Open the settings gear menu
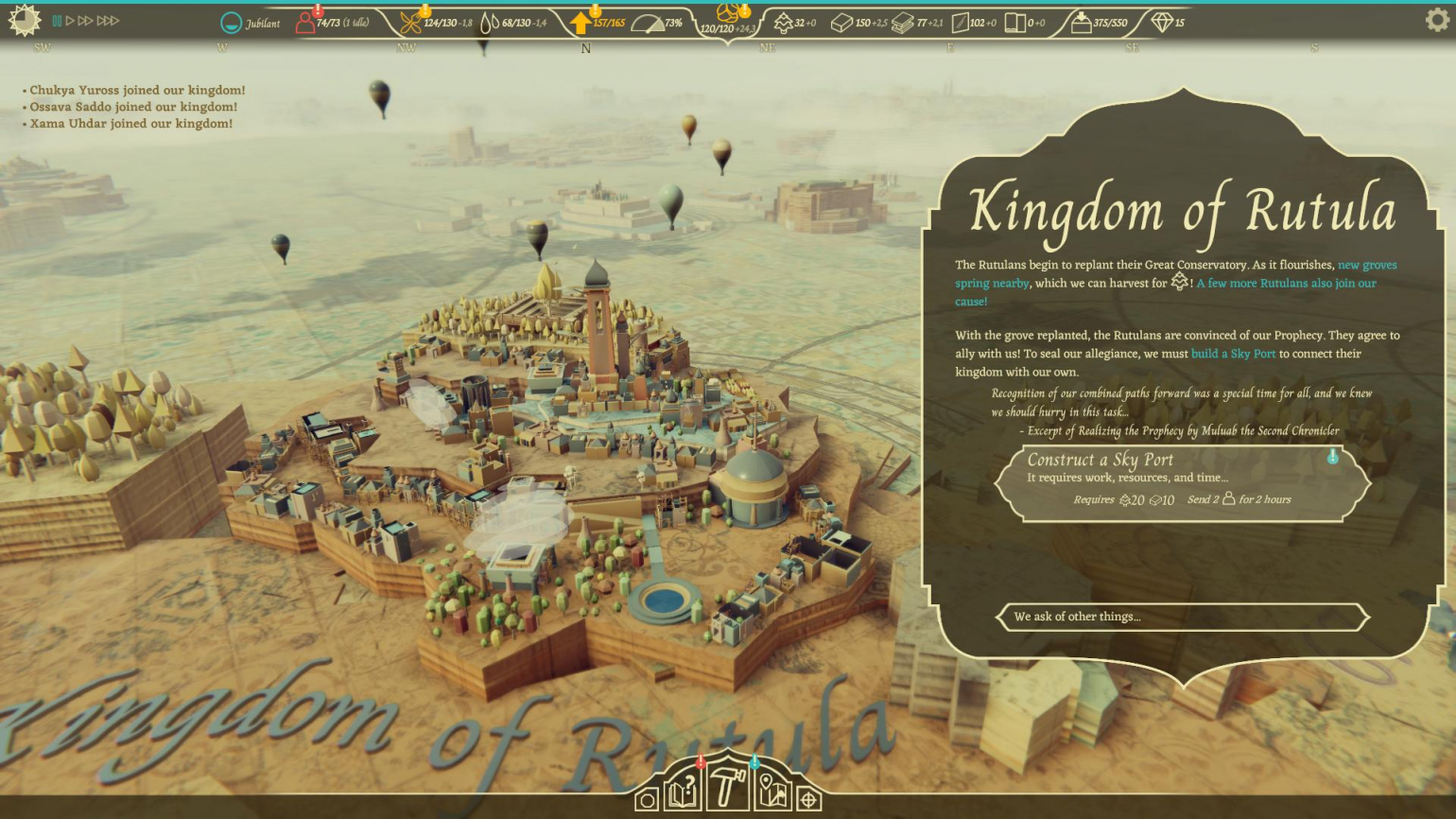This screenshot has width=1456, height=819. 1436,20
